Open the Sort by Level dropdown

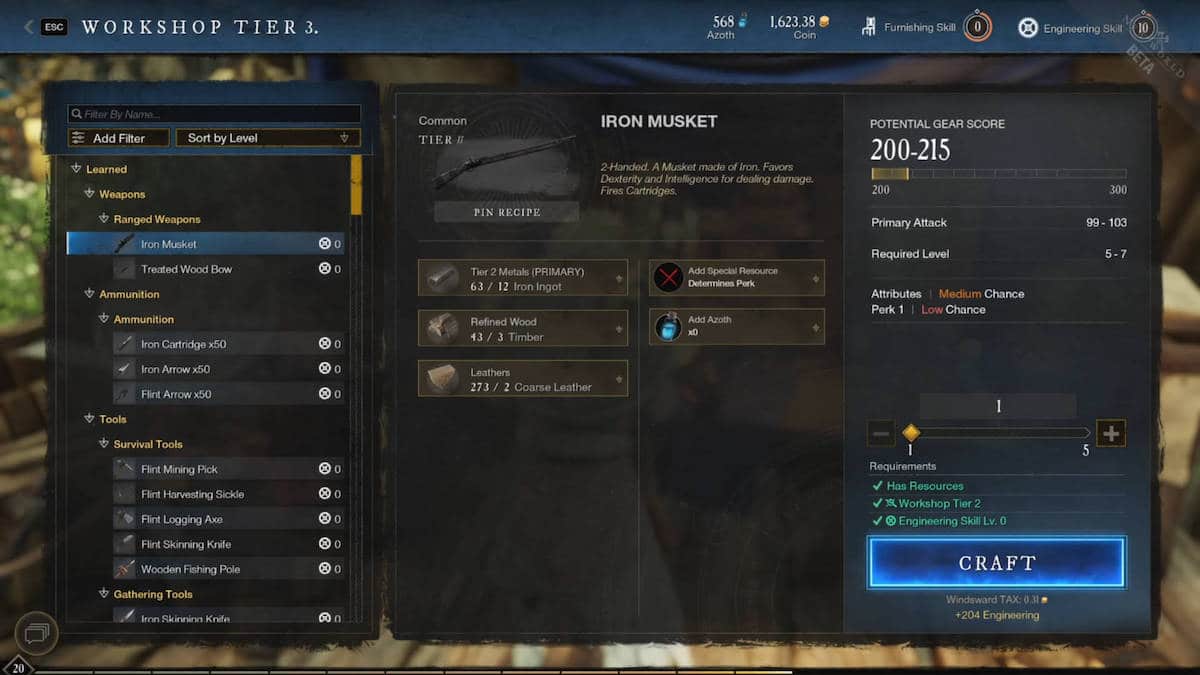click(x=268, y=138)
